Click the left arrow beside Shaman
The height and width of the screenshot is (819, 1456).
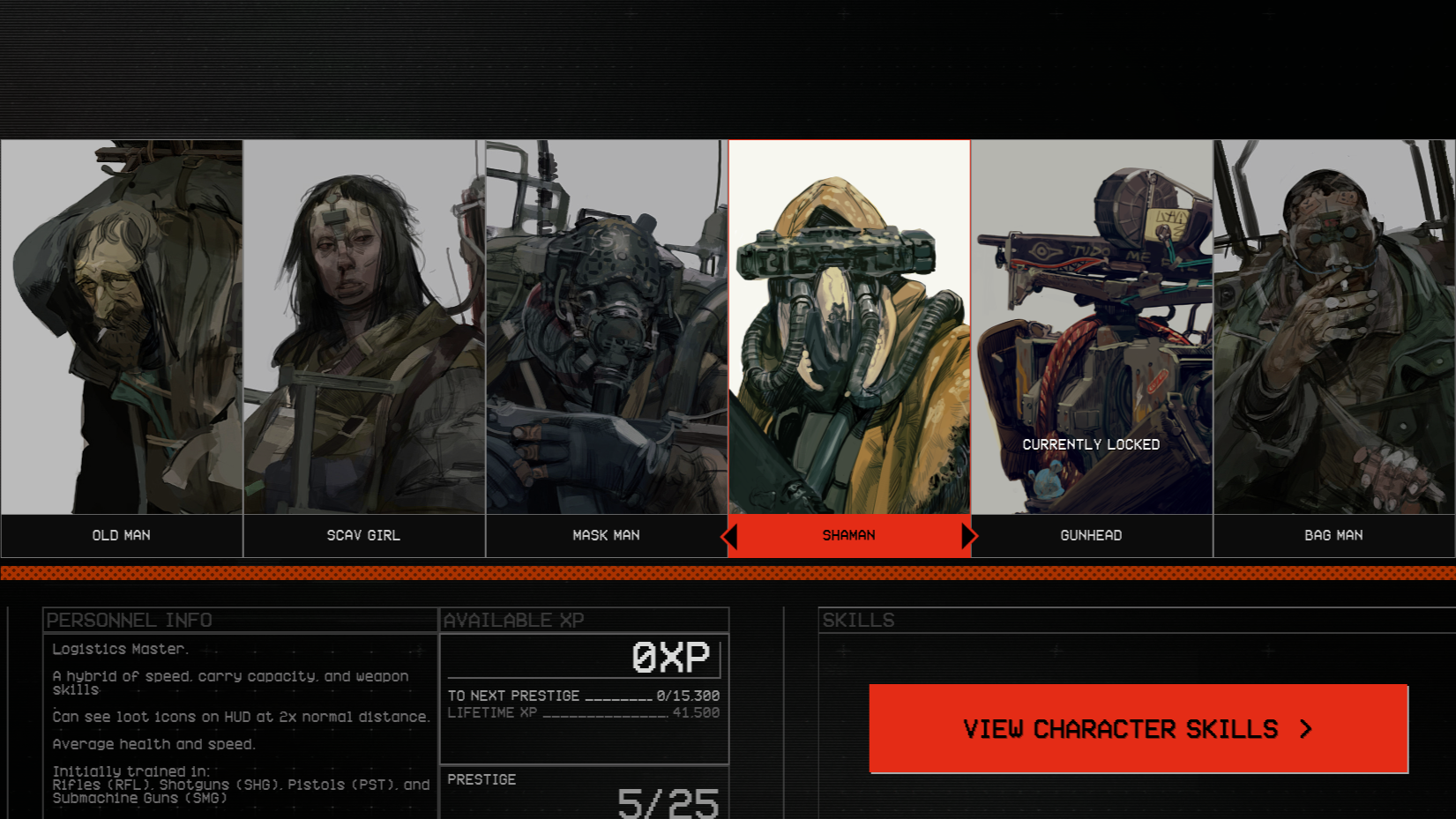pyautogui.click(x=730, y=535)
